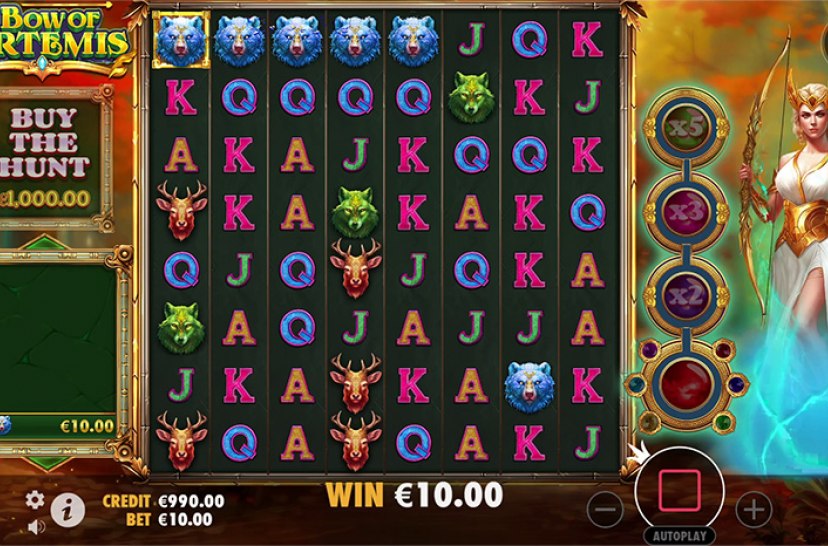The image size is (828, 546).
Task: Decrease the bet with the minus button
Action: 605,509
